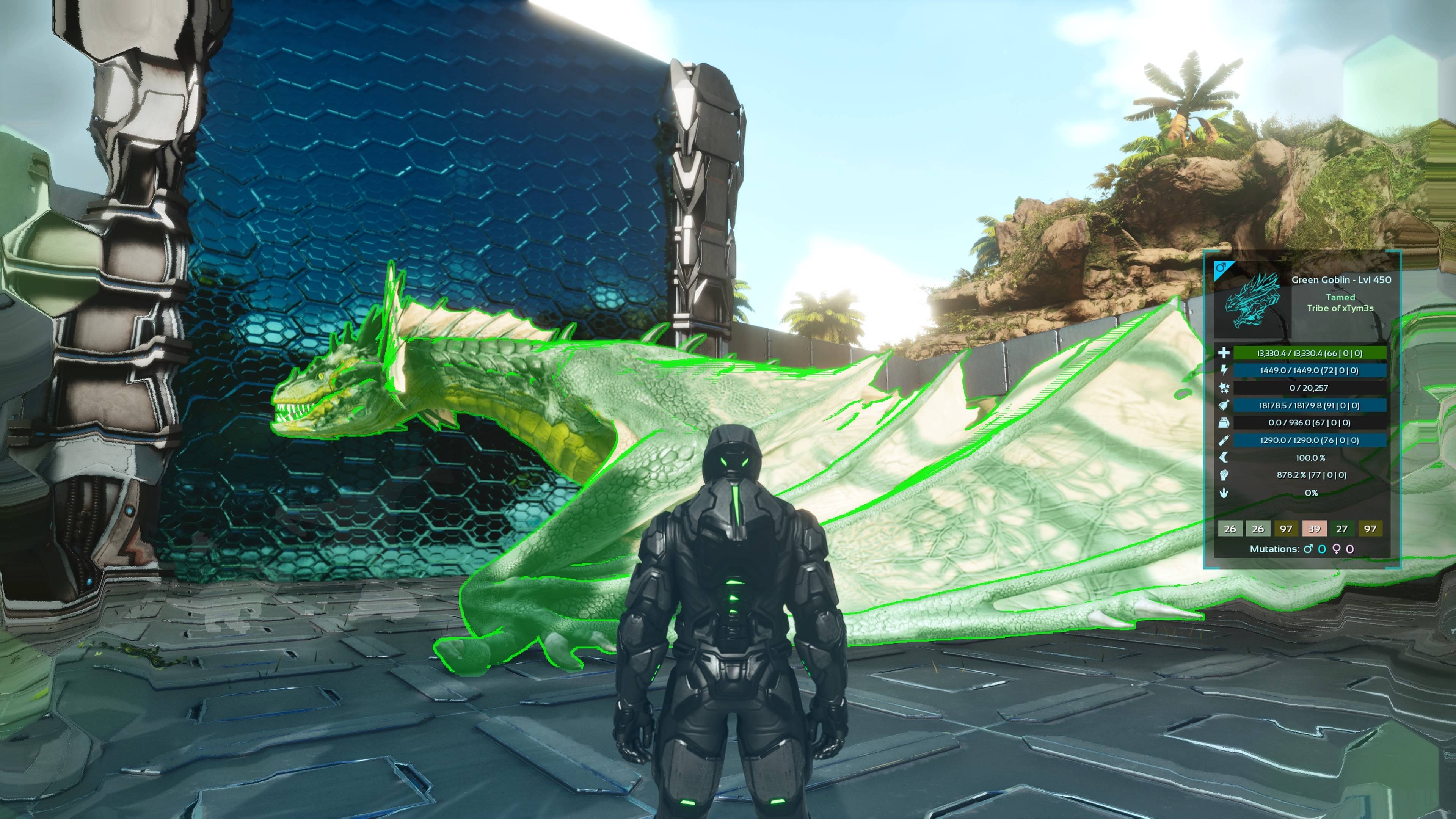This screenshot has height=819, width=1456.
Task: Select the health cross icon
Action: (1224, 353)
